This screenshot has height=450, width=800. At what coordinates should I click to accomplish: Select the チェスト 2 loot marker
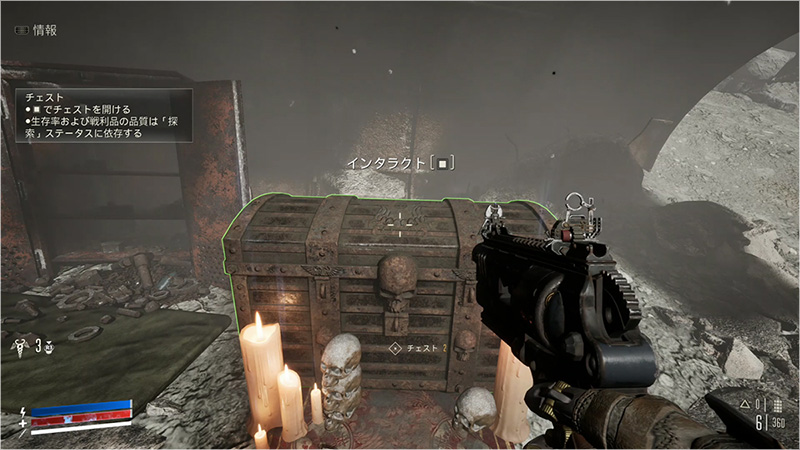pyautogui.click(x=419, y=348)
